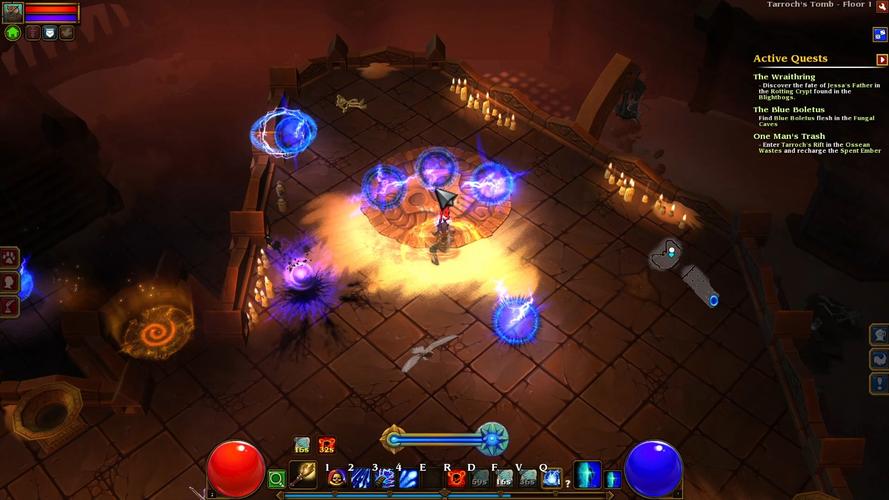The image size is (889, 500).
Task: Click the exclamation mark side button
Action: (879, 383)
